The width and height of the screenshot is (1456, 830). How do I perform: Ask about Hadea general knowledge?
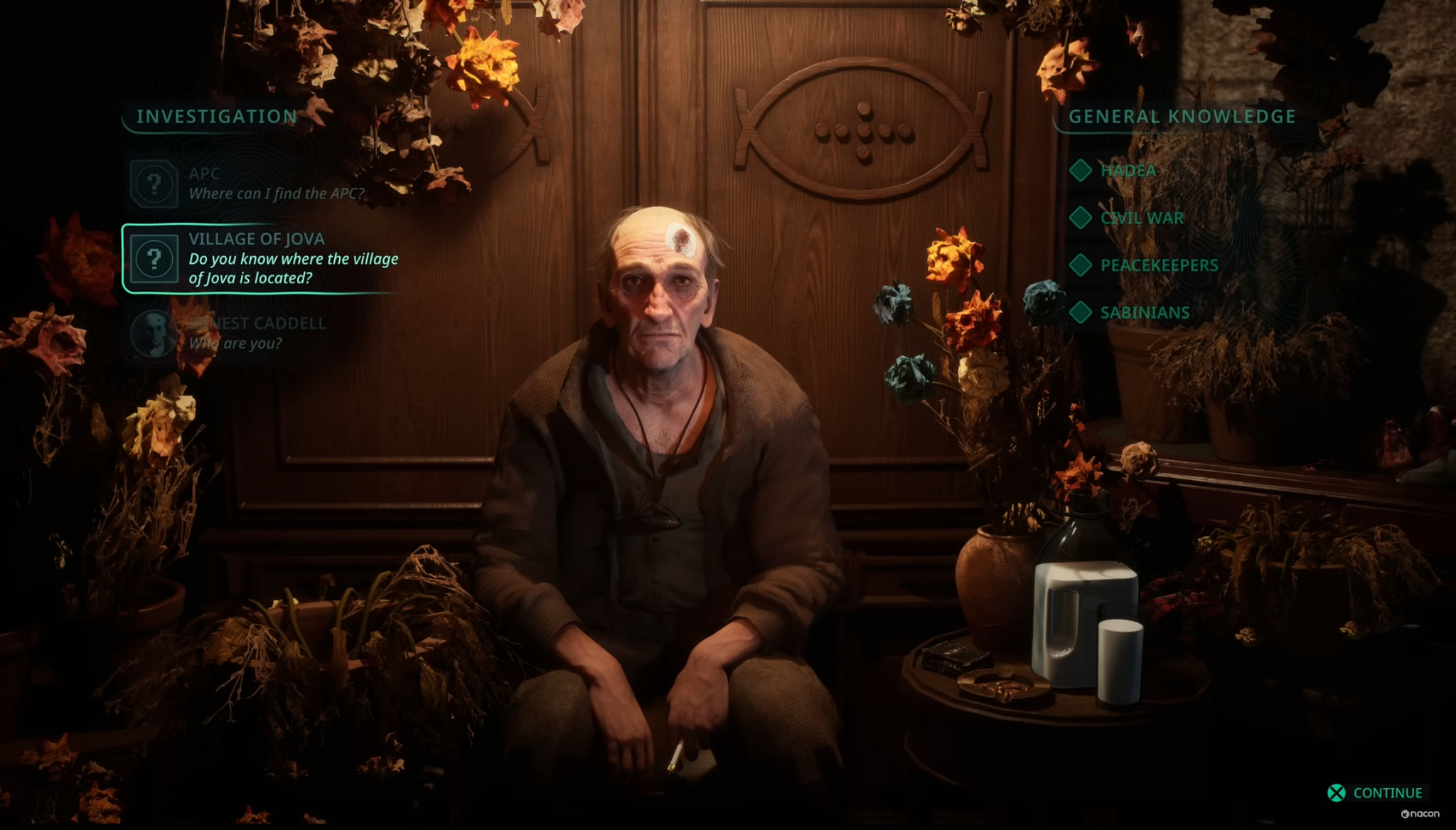click(1128, 171)
